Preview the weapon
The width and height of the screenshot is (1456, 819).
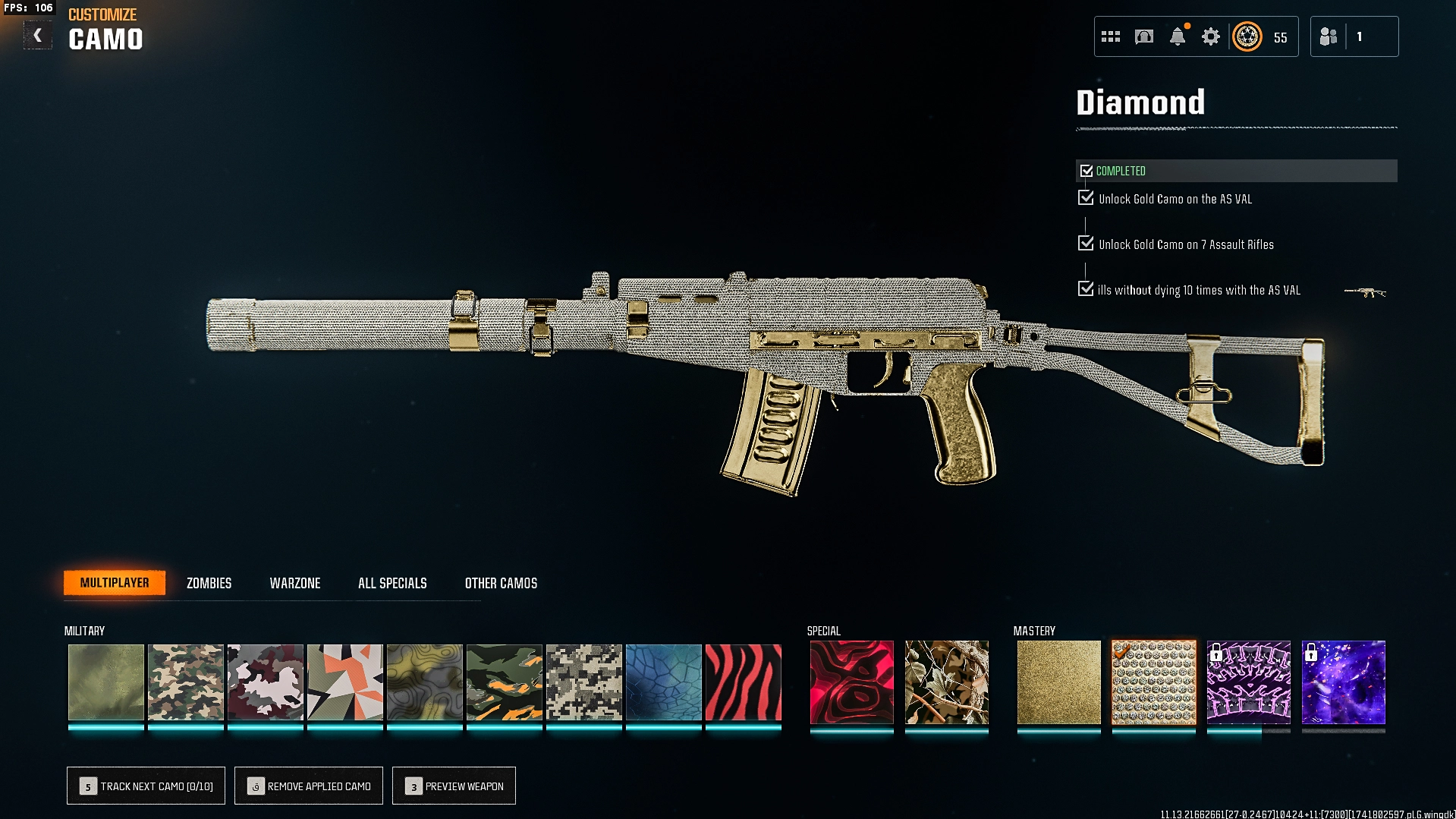454,786
